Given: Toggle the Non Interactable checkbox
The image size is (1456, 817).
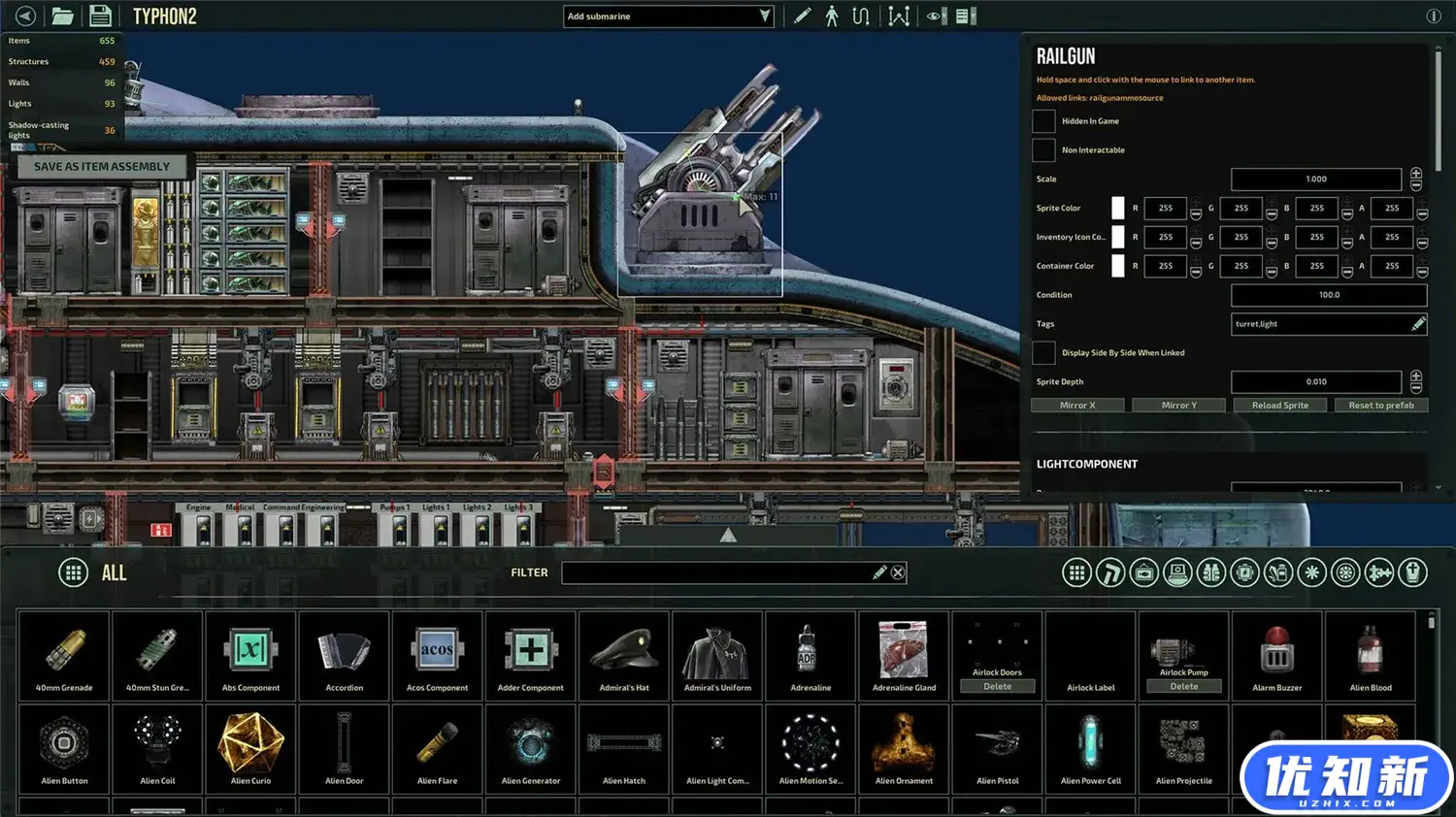Looking at the screenshot, I should [1043, 150].
